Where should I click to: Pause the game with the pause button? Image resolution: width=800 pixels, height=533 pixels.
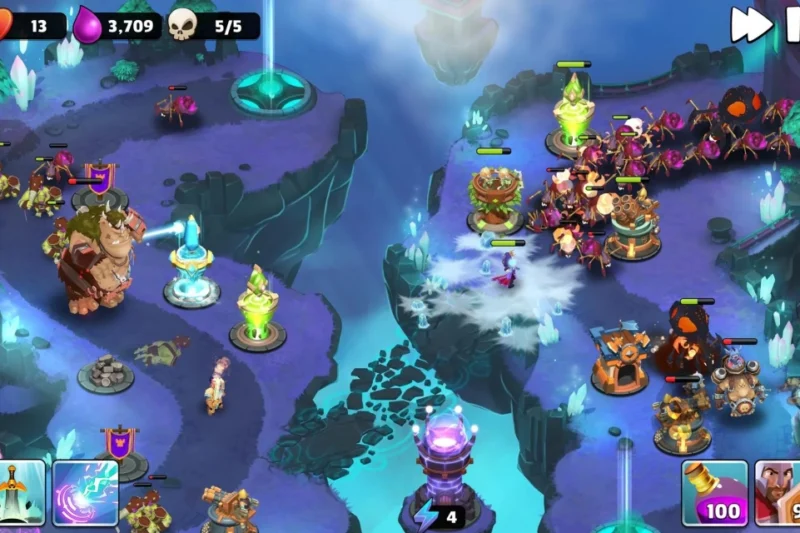click(790, 25)
